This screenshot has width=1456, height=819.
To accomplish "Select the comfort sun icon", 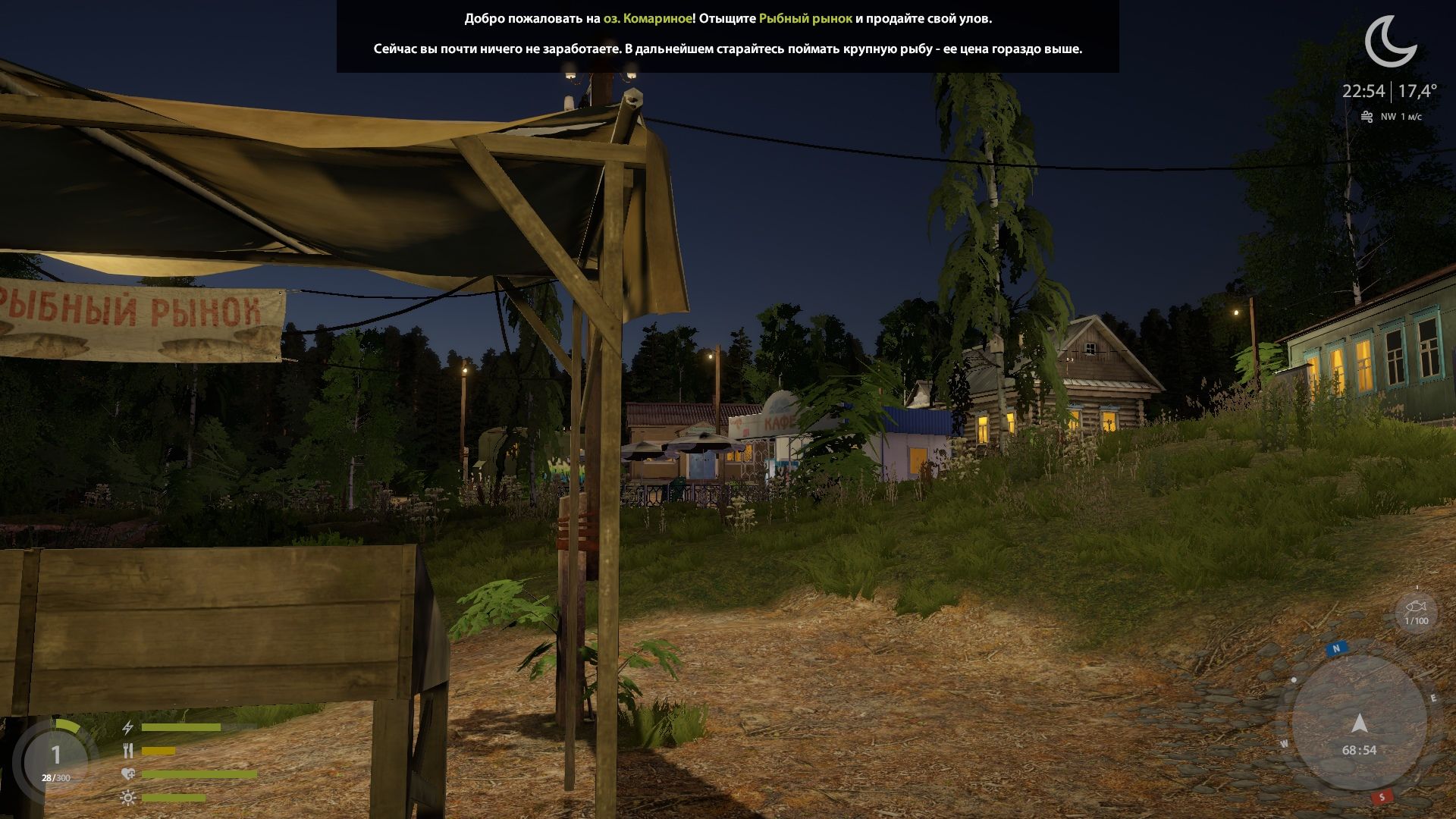I will coord(127,798).
